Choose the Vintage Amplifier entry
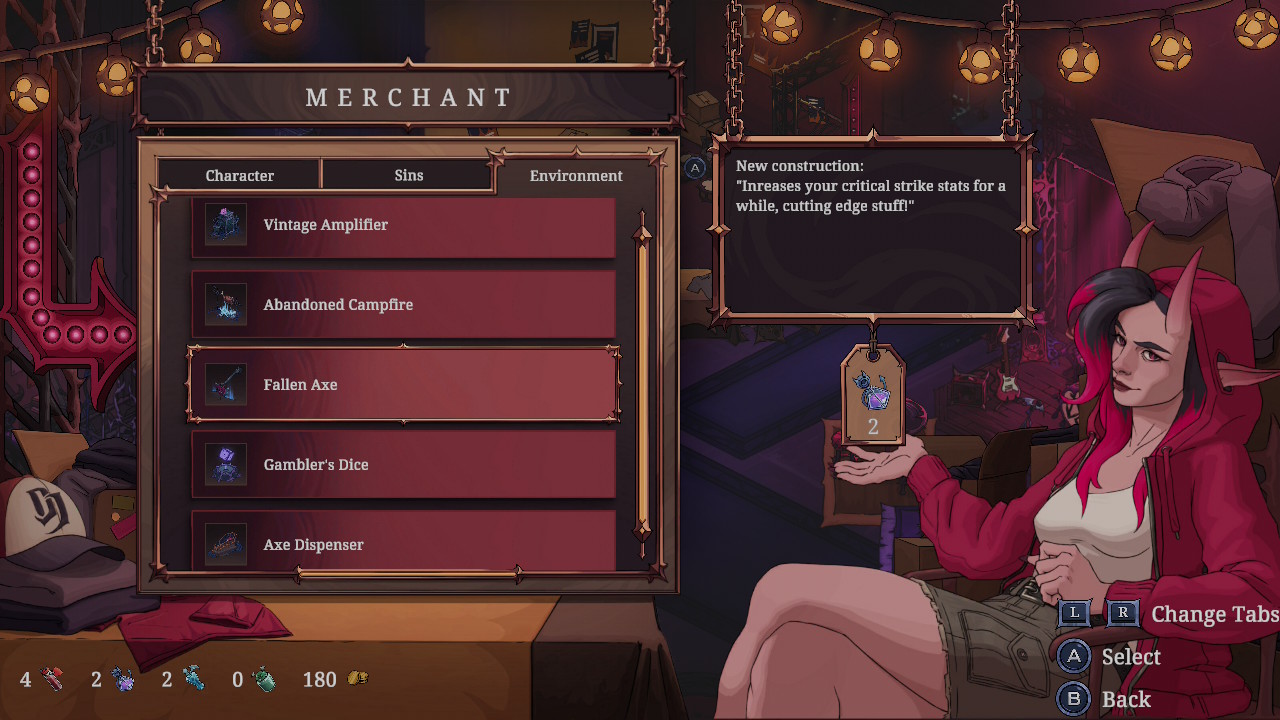Image resolution: width=1280 pixels, height=720 pixels. [x=403, y=225]
